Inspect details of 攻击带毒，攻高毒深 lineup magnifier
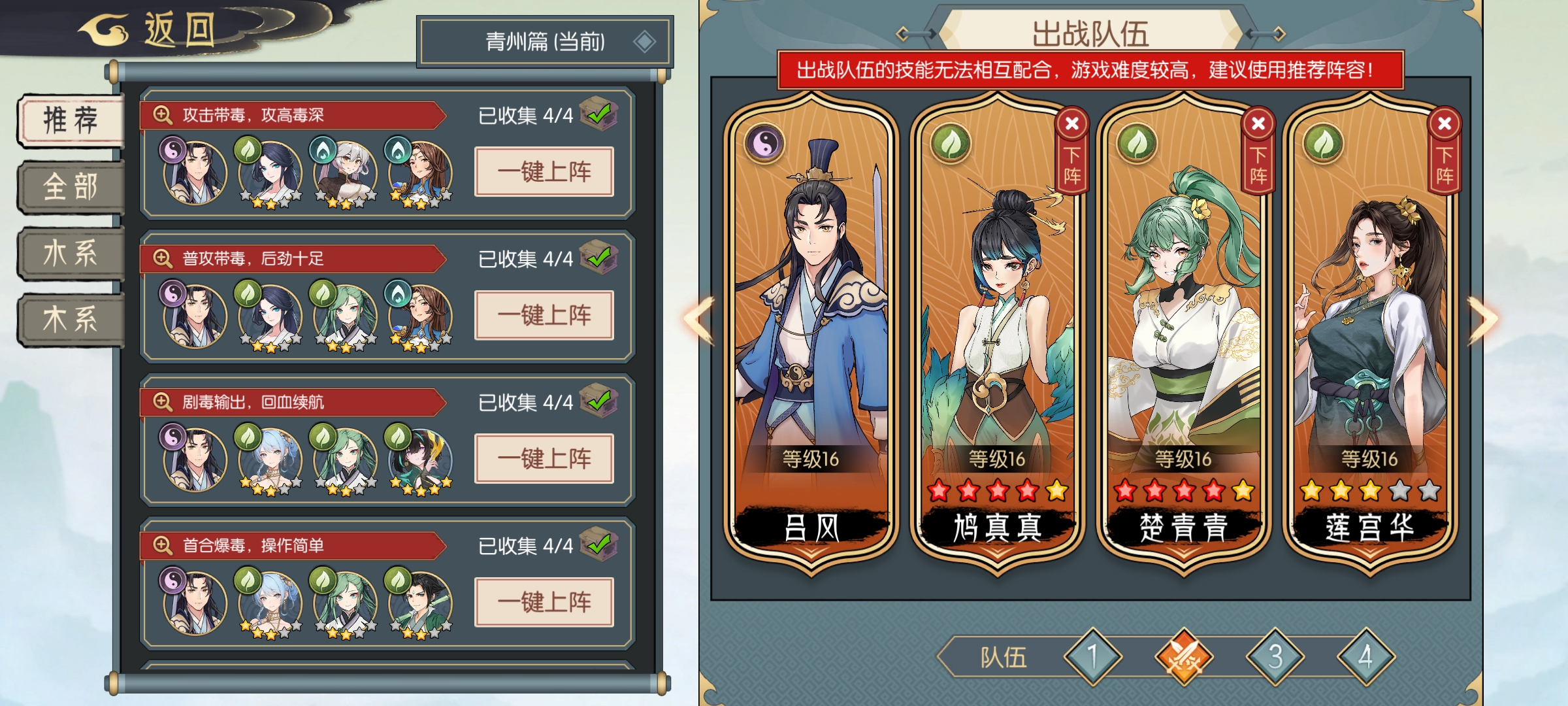The width and height of the screenshot is (1568, 706). coord(162,115)
